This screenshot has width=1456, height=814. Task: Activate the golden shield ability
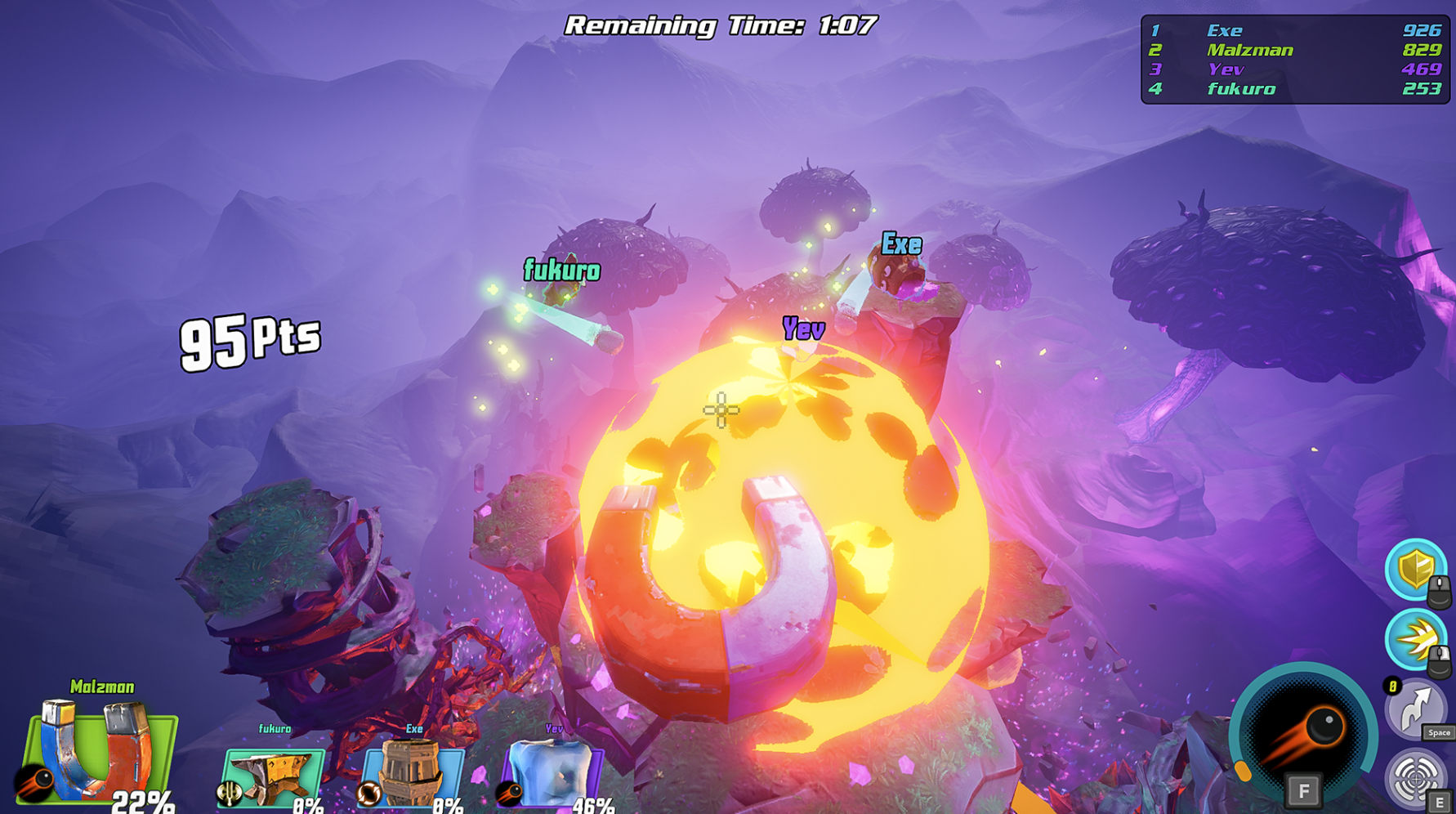click(1415, 569)
